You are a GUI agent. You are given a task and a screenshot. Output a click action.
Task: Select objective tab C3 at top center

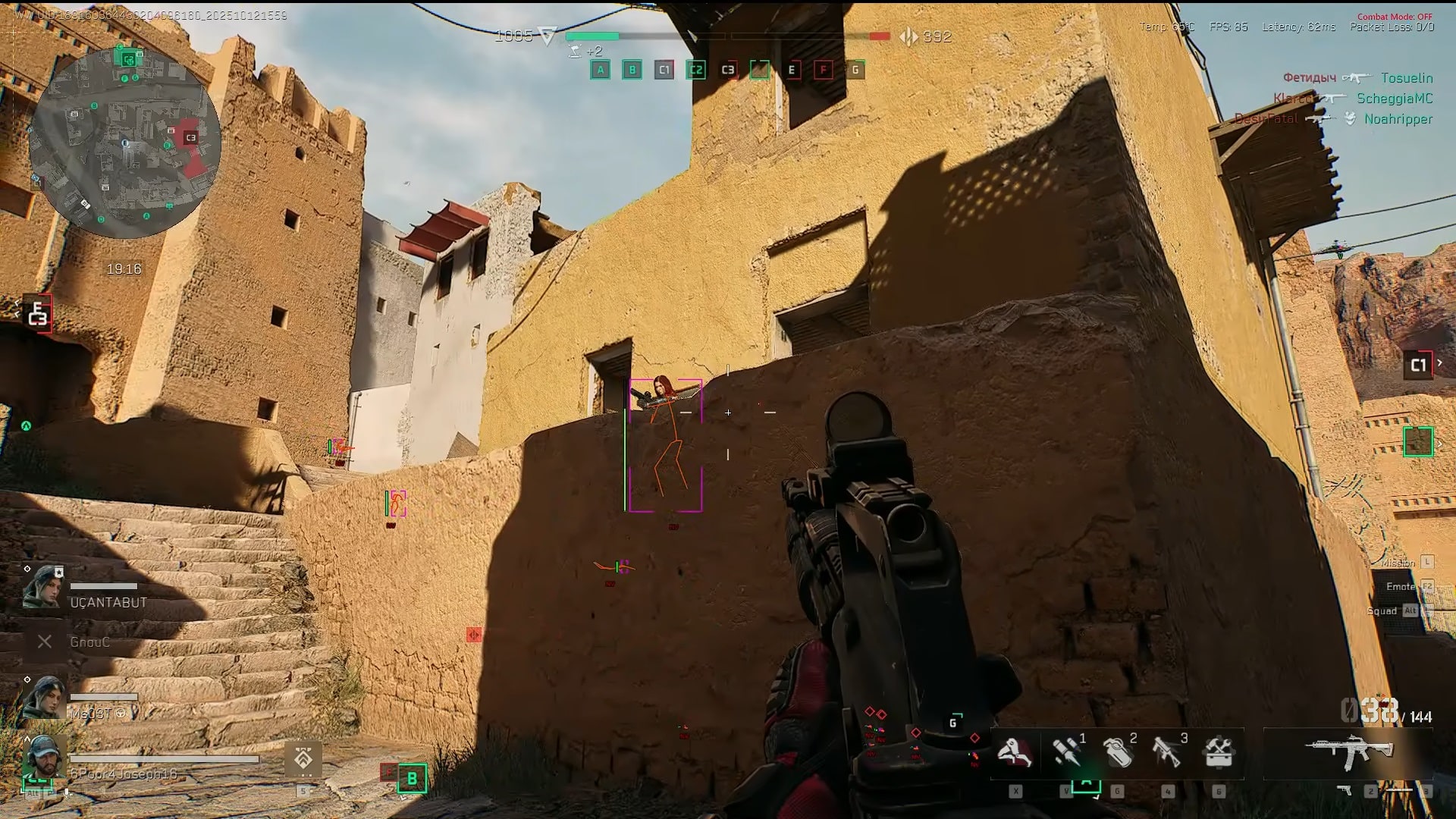[x=727, y=70]
